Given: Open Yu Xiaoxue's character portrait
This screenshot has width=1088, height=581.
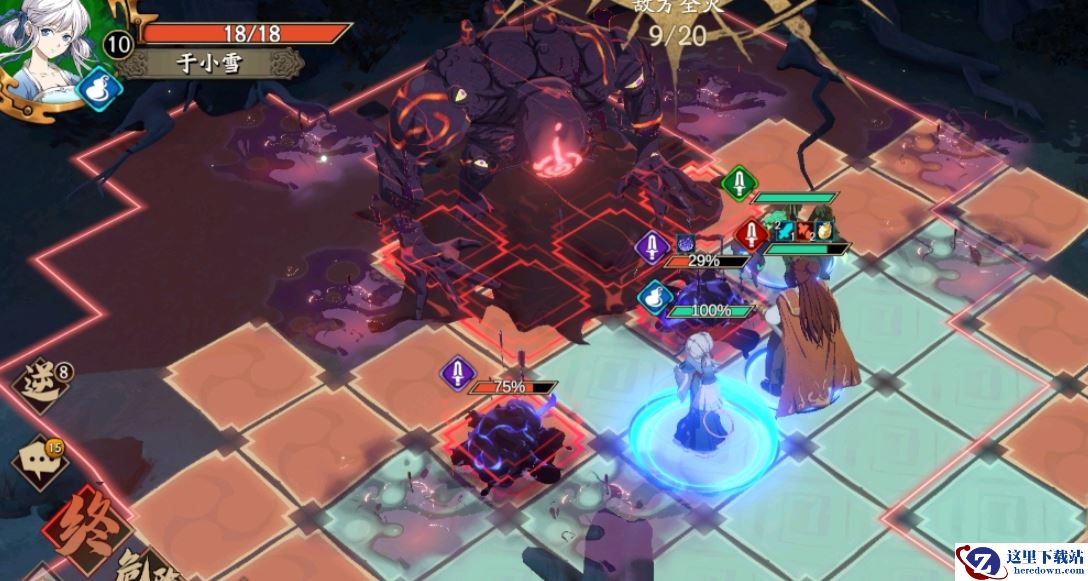Looking at the screenshot, I should 45,48.
